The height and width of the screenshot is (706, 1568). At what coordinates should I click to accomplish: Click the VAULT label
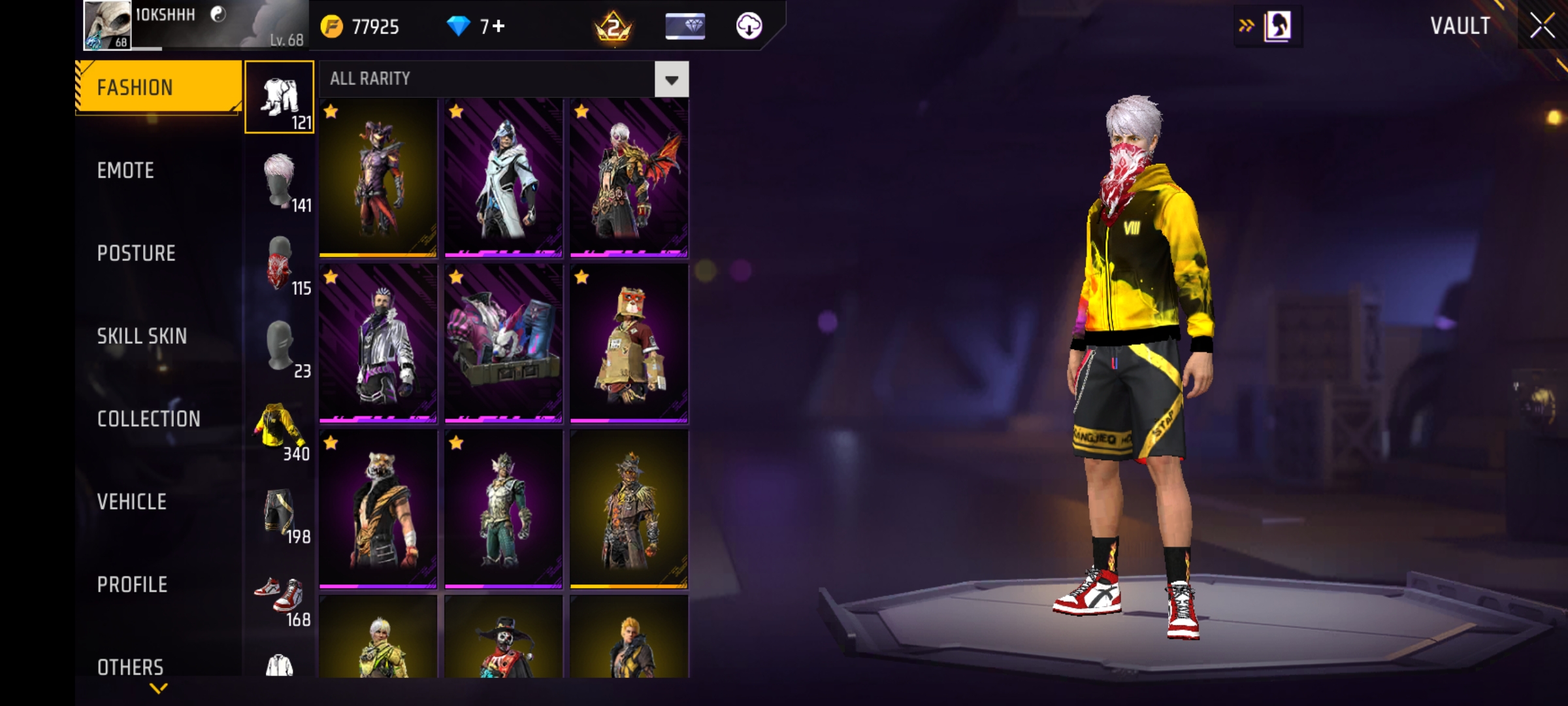click(1460, 26)
